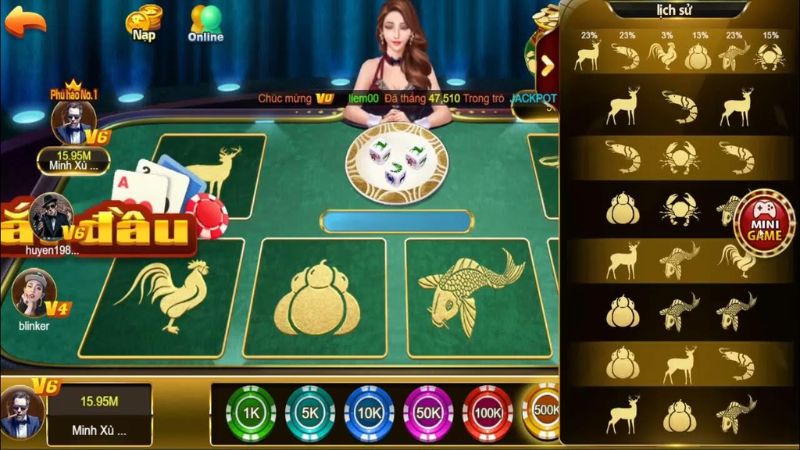Image resolution: width=800 pixels, height=450 pixels.
Task: Select the 5K chip
Action: tap(310, 412)
